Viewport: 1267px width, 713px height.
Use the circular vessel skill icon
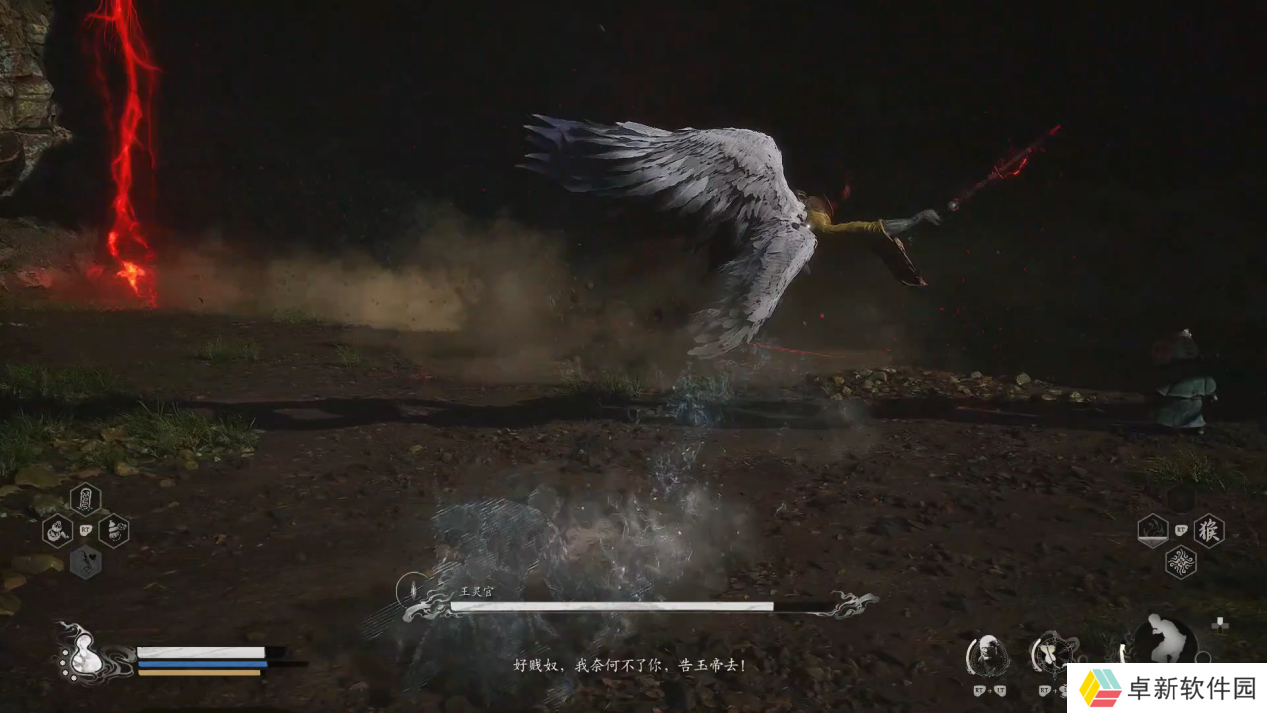1052,654
